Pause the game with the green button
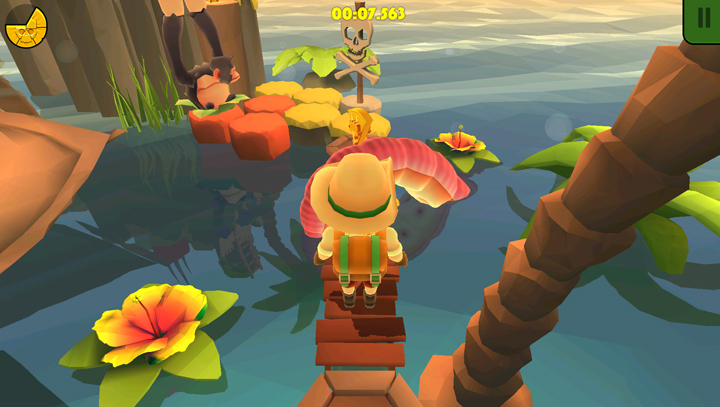Image resolution: width=720 pixels, height=407 pixels. [703, 19]
